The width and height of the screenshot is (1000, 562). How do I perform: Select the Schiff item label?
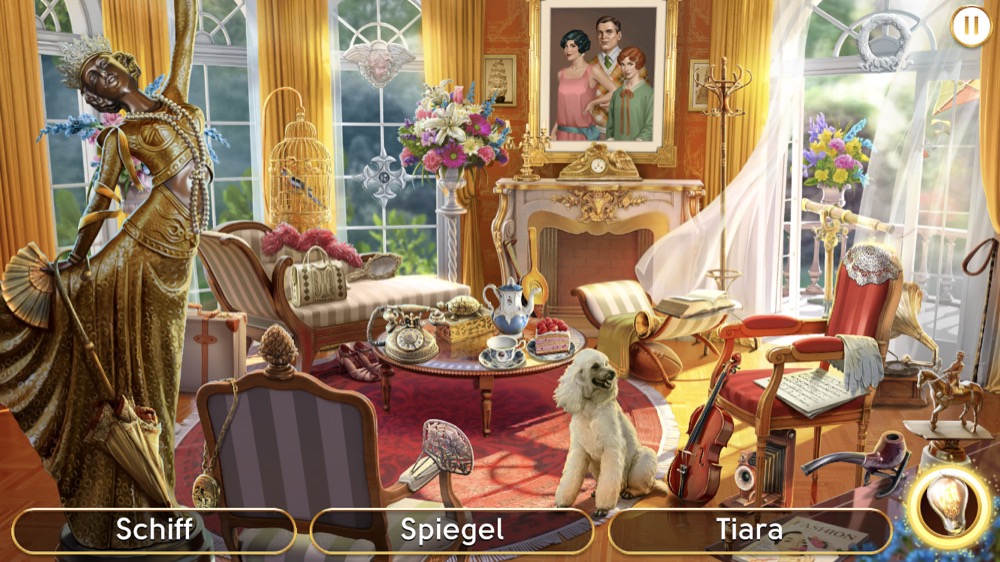[154, 530]
